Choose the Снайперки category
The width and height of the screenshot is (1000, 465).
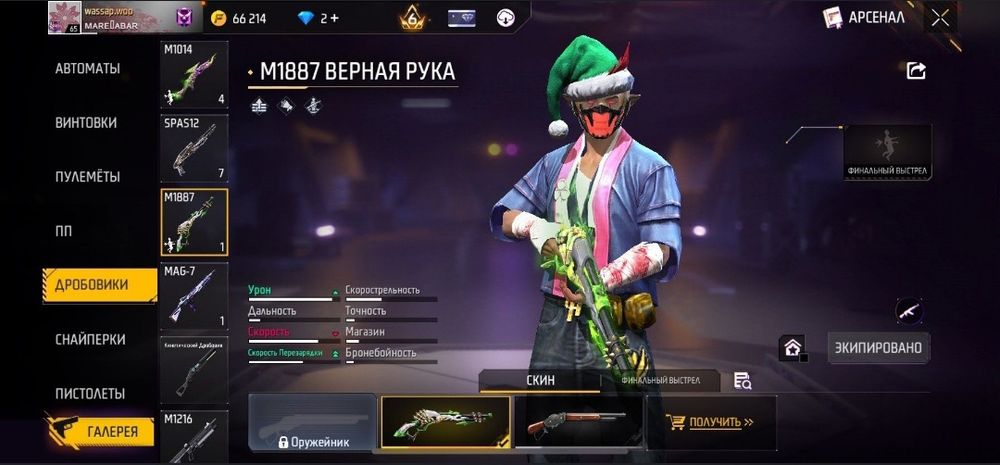pos(90,339)
